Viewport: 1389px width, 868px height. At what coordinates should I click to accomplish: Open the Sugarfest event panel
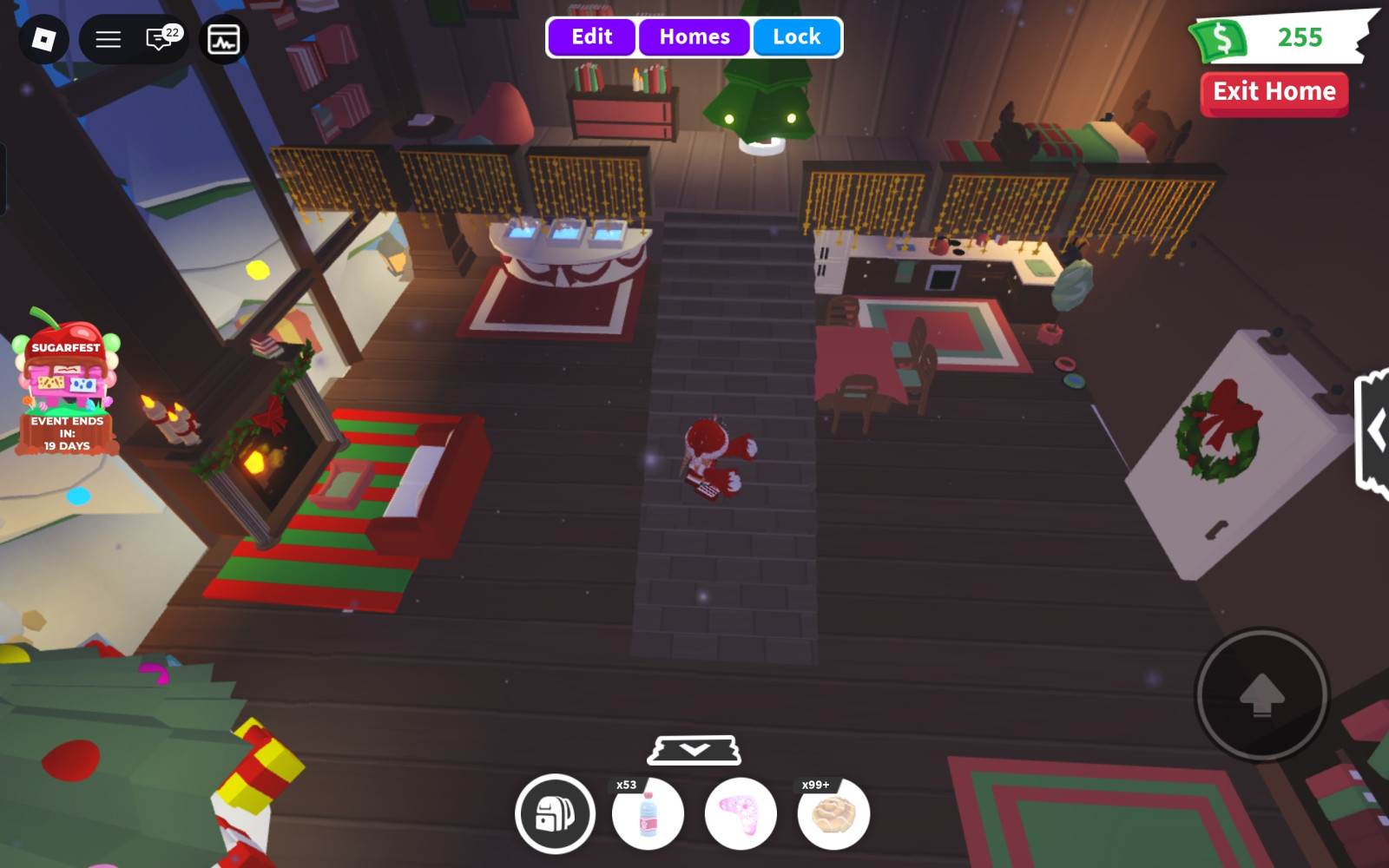67,382
